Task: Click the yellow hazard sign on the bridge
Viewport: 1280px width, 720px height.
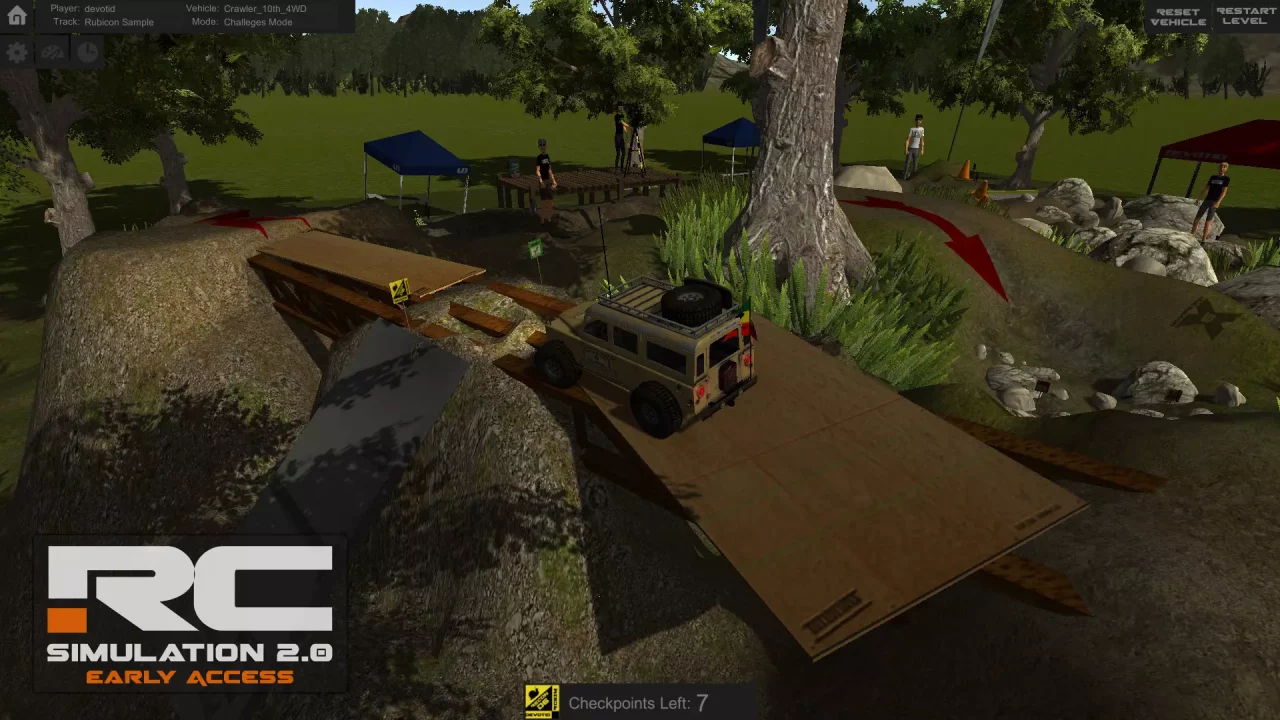Action: click(397, 290)
